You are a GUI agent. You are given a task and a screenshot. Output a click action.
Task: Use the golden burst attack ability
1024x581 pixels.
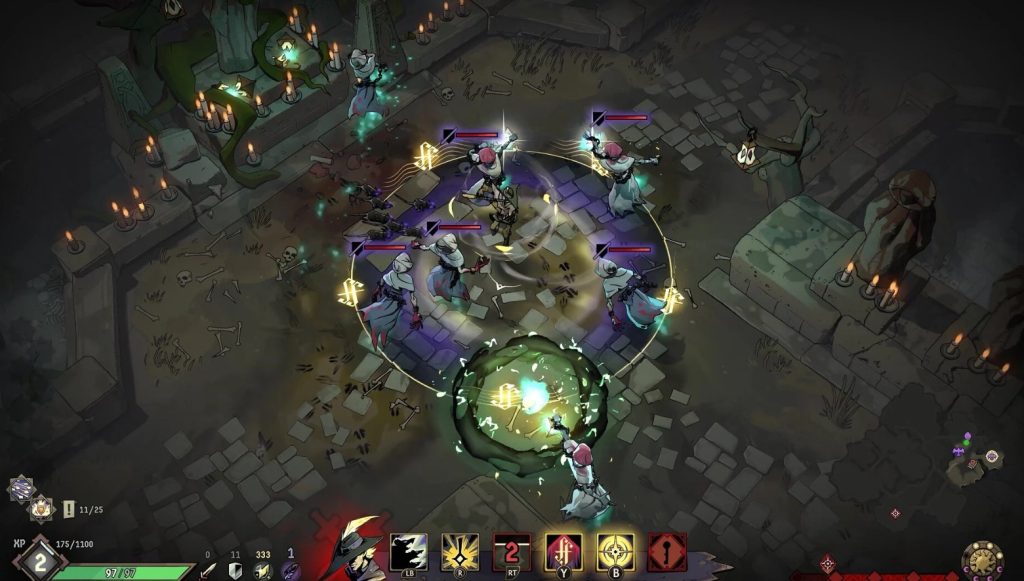[460, 551]
